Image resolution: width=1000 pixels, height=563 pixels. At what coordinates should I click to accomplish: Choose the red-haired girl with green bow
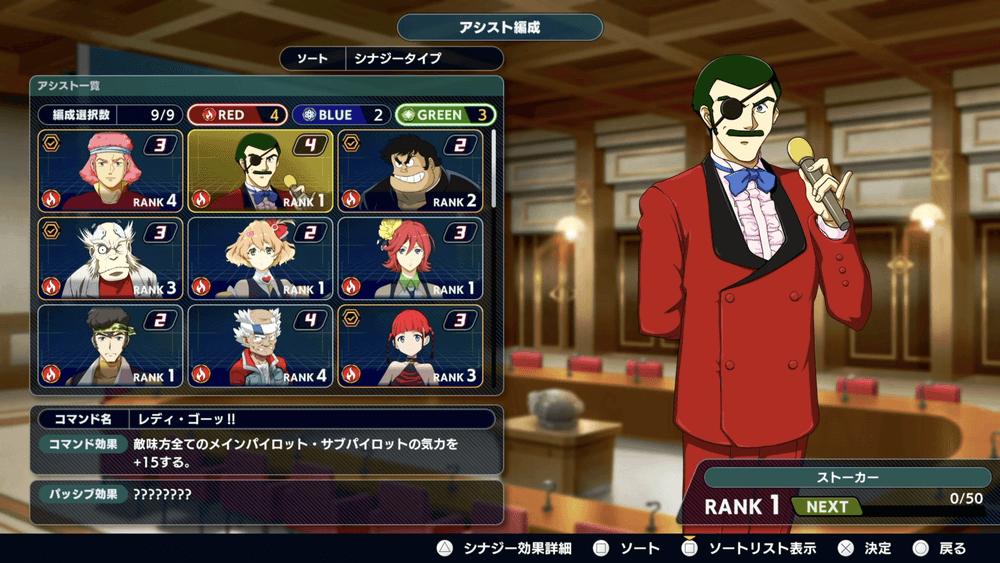coord(410,259)
